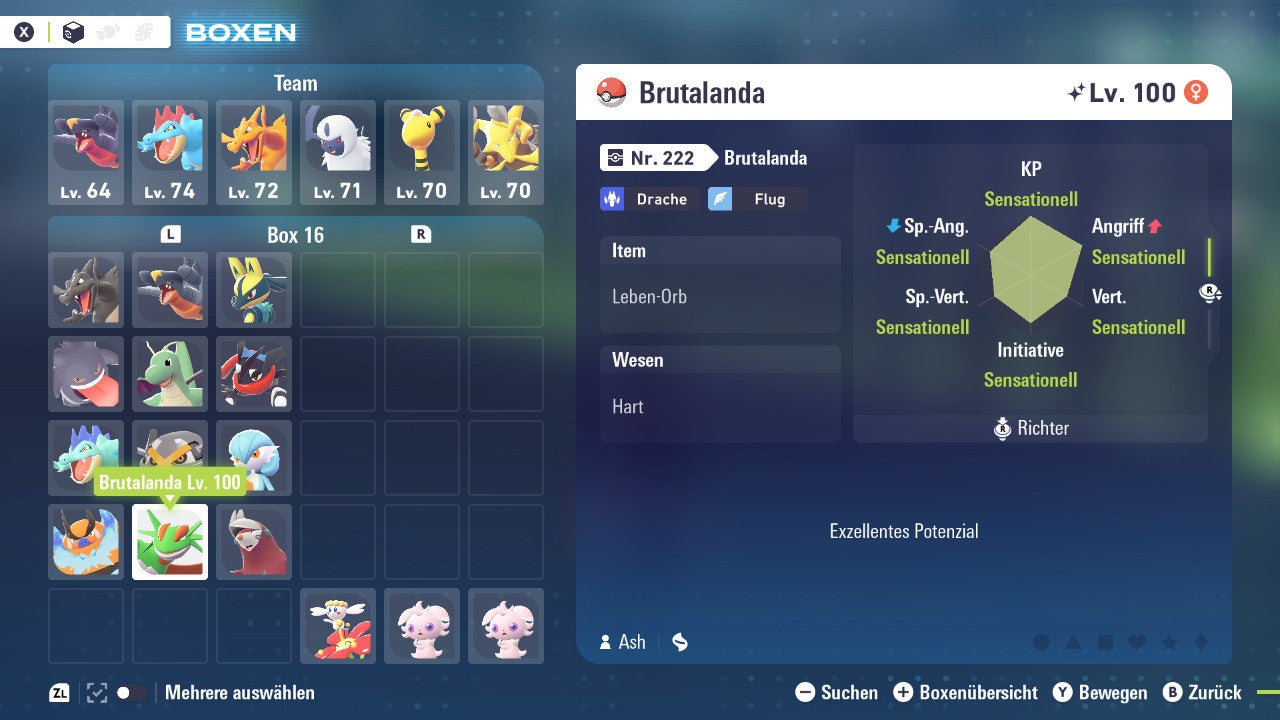Click the shiny mark icon next to Ash

[679, 643]
